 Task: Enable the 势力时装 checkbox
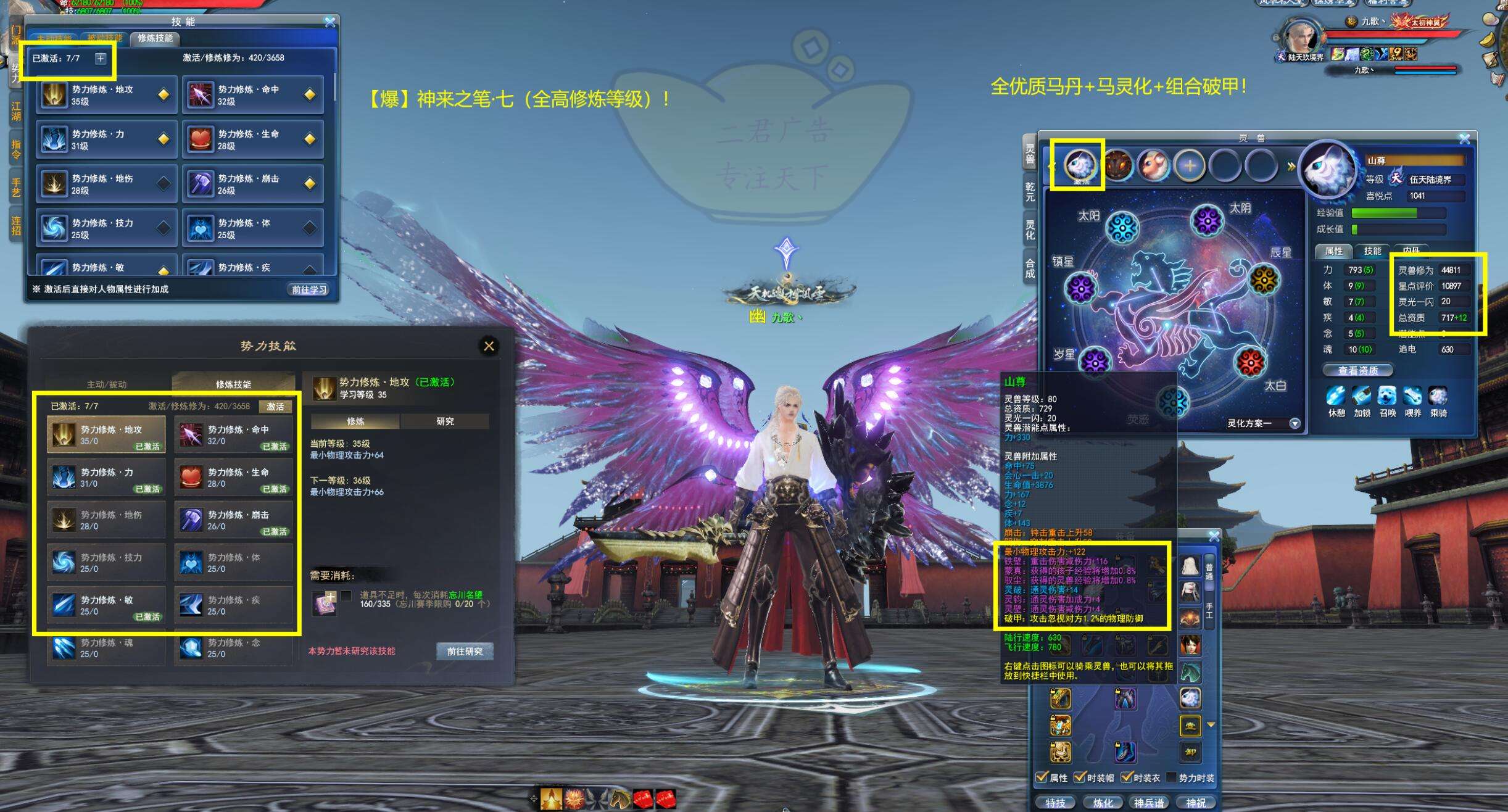1171,777
